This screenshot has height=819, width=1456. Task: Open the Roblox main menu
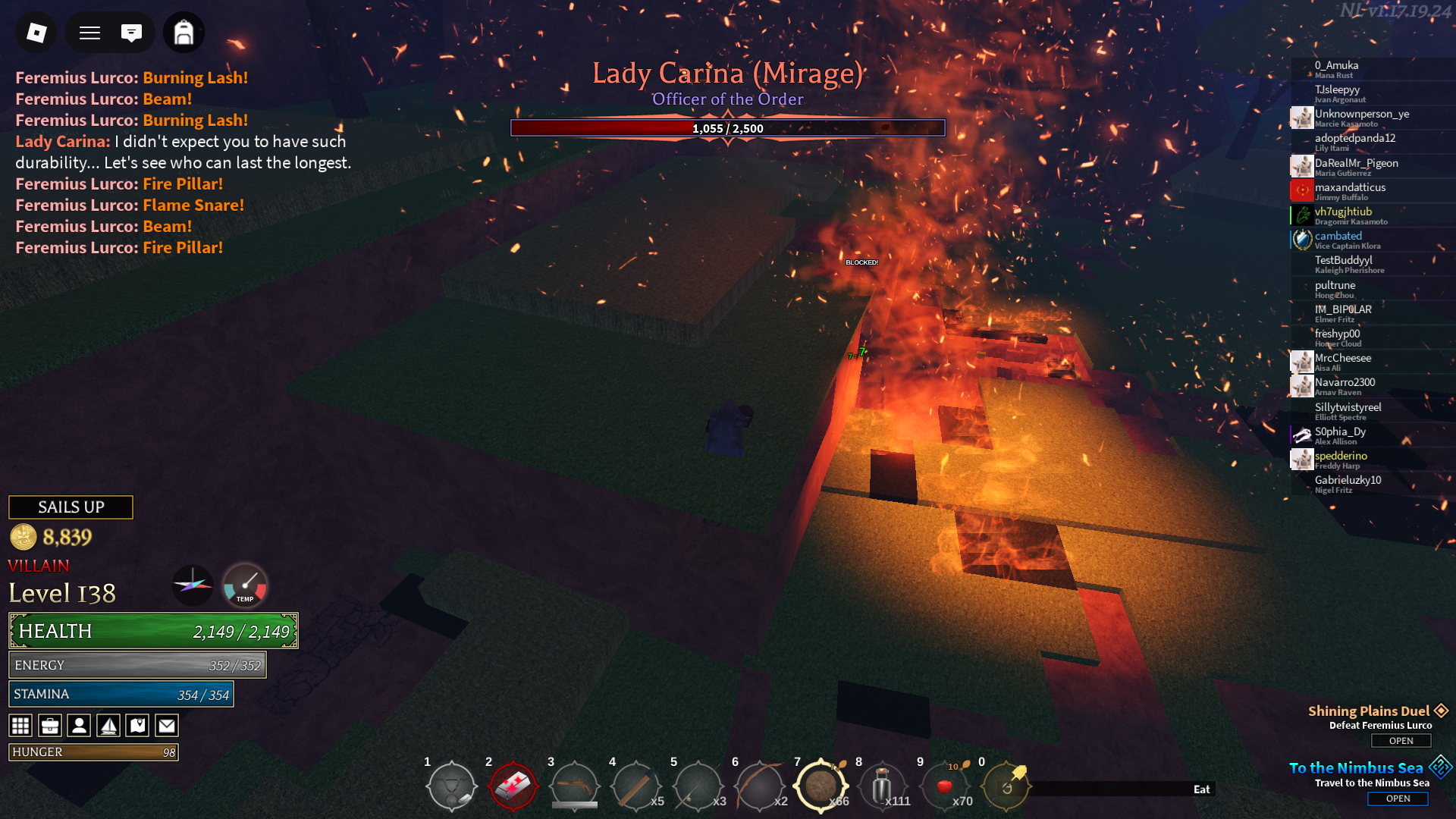36,33
